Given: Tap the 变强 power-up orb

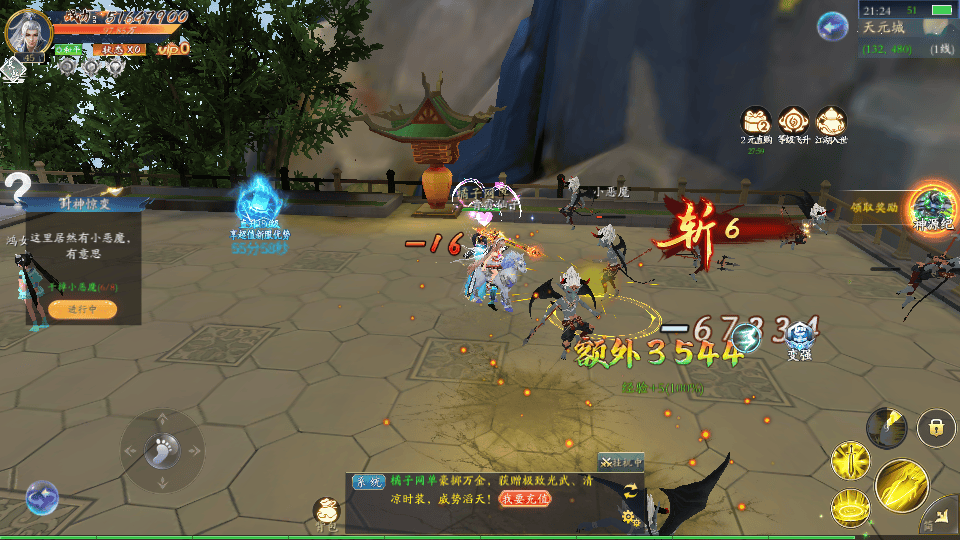Looking at the screenshot, I should 799,340.
